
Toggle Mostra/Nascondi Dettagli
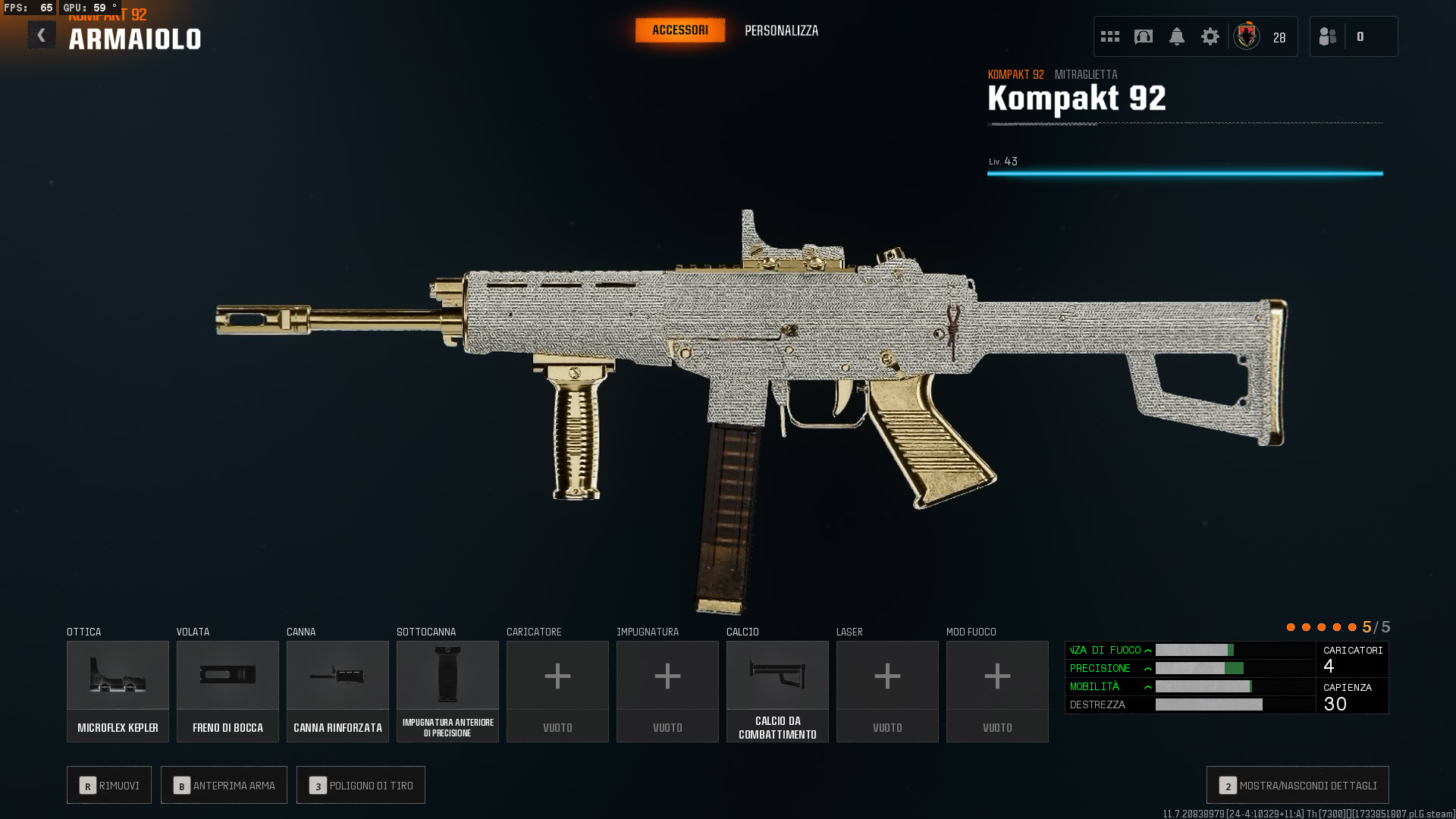1298,785
